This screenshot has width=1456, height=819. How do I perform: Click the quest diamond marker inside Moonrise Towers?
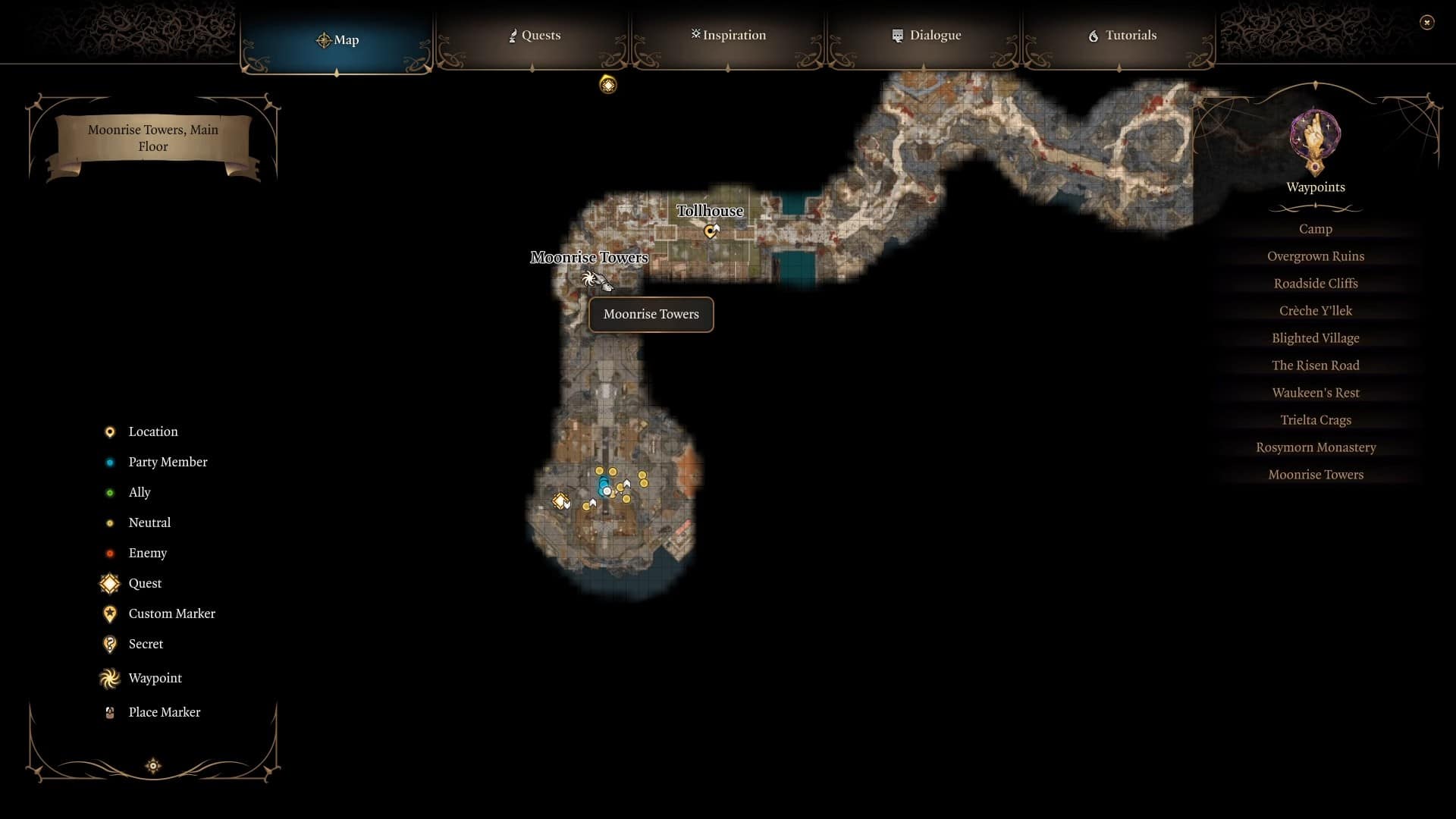560,500
